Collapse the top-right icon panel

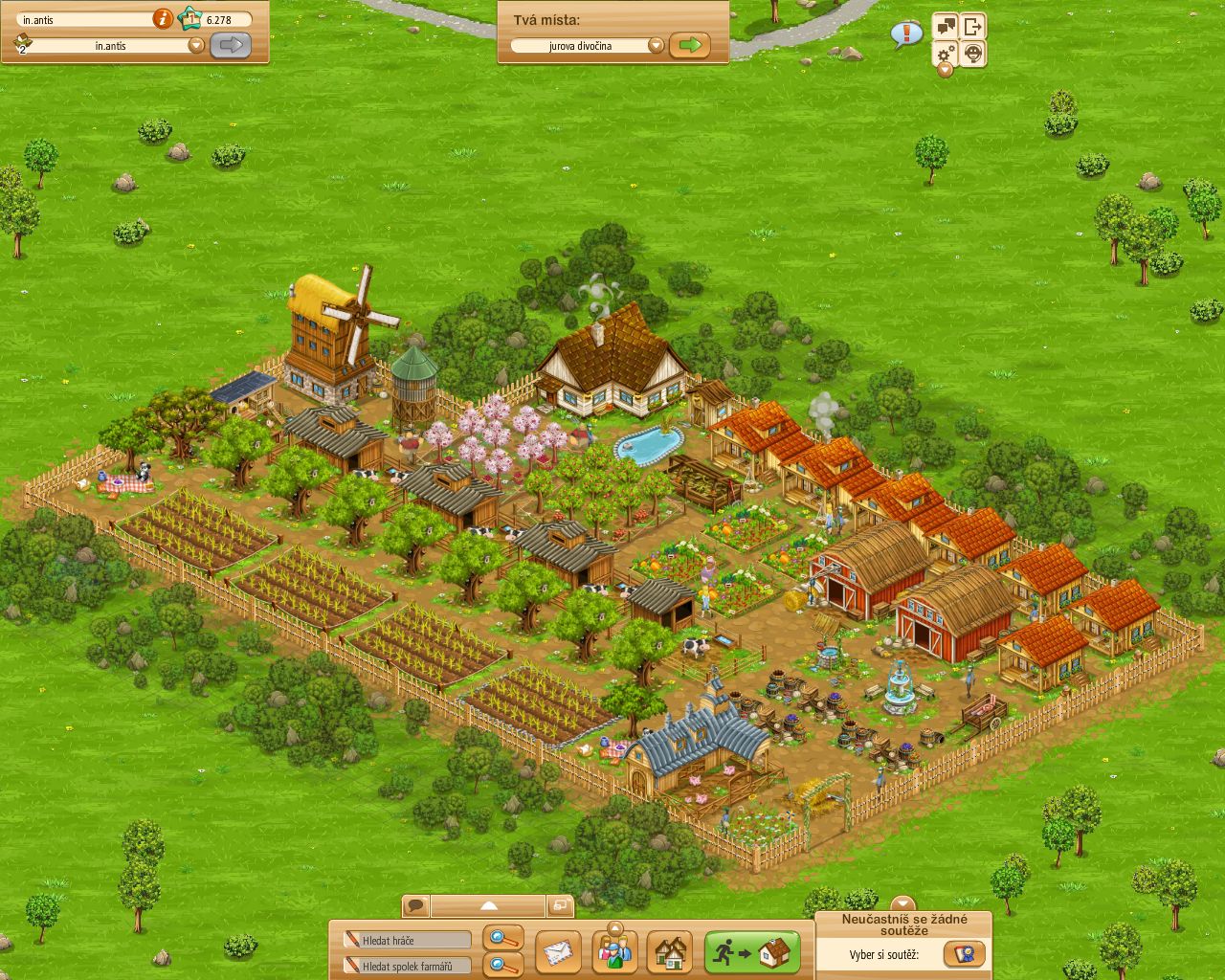[945, 70]
